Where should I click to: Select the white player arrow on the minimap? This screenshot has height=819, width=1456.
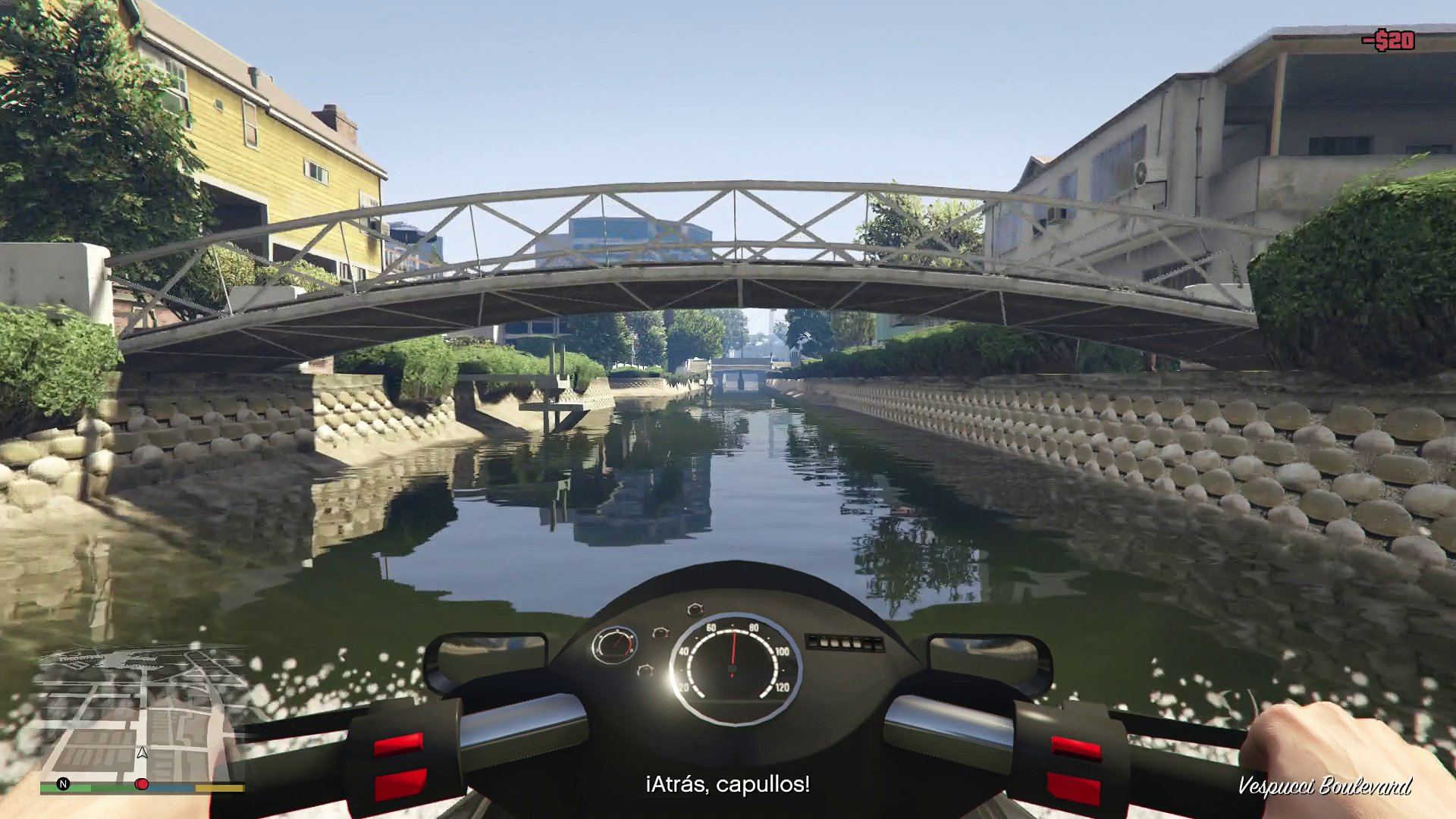pos(143,753)
